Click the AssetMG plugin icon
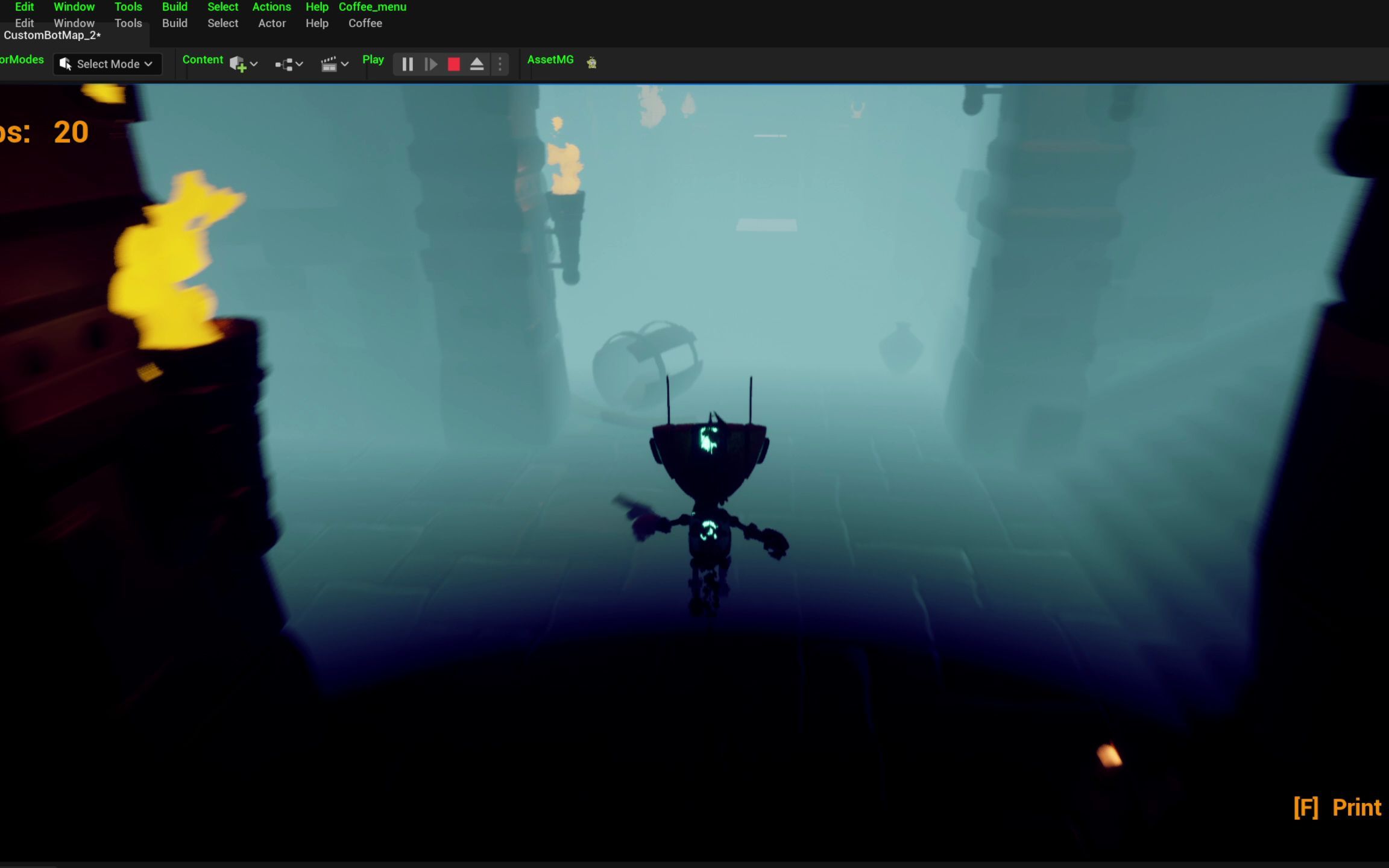The width and height of the screenshot is (1389, 868). [591, 61]
